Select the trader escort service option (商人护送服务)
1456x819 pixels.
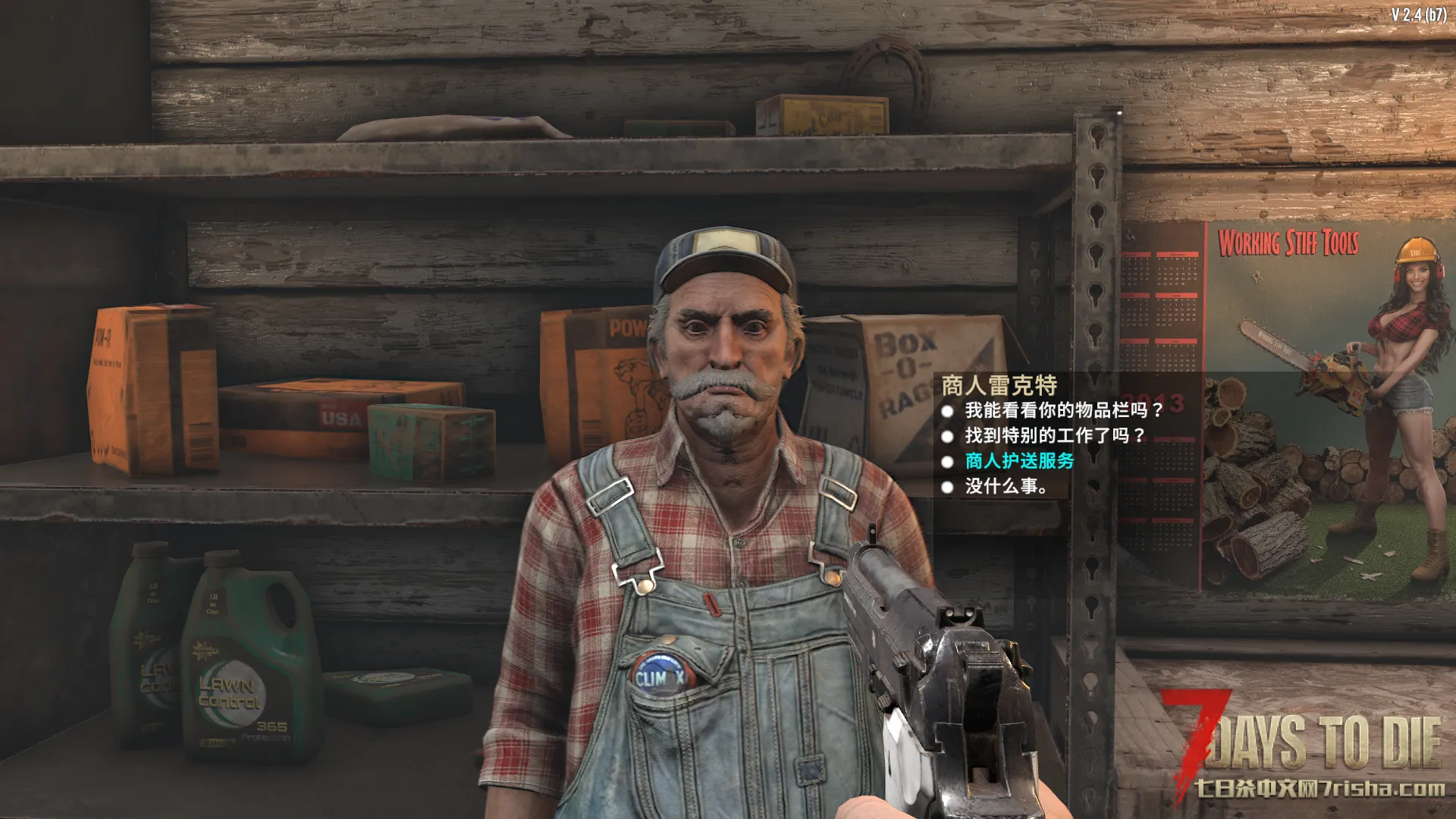pyautogui.click(x=1019, y=461)
